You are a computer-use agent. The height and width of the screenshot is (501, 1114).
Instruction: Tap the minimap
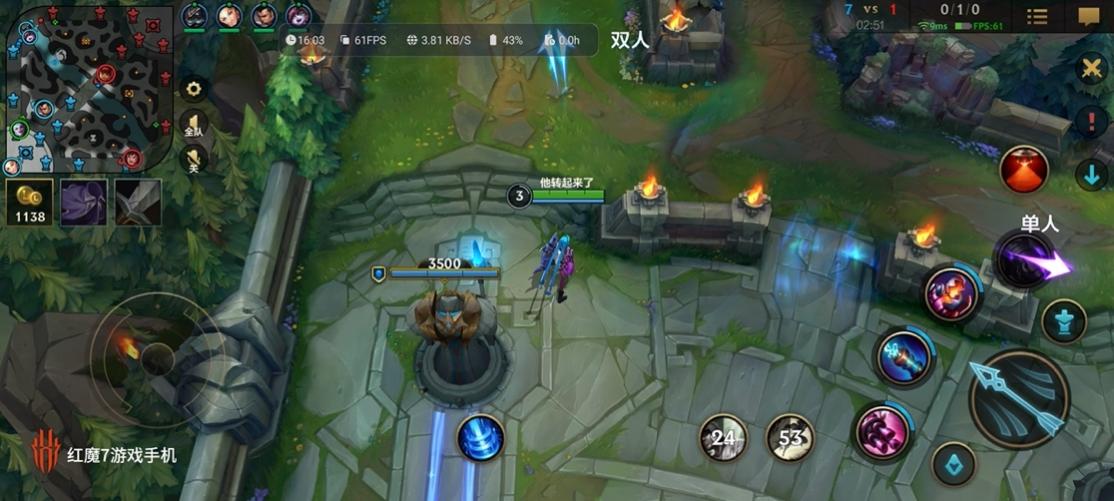coord(88,88)
